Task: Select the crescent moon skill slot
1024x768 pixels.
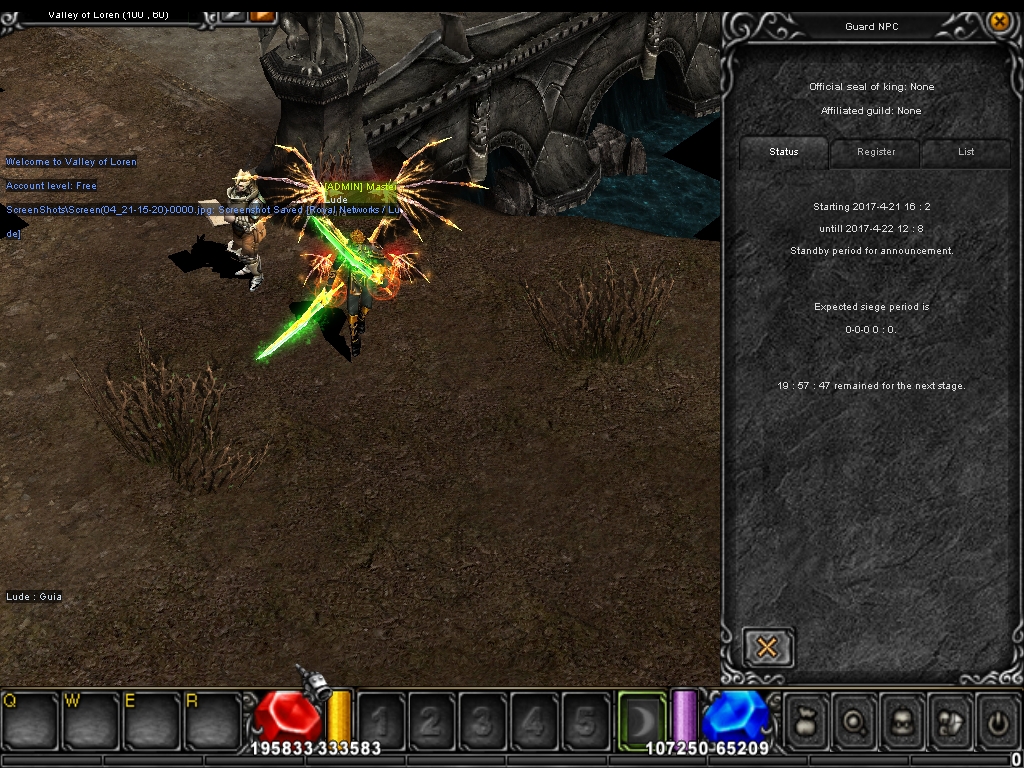Action: click(641, 719)
